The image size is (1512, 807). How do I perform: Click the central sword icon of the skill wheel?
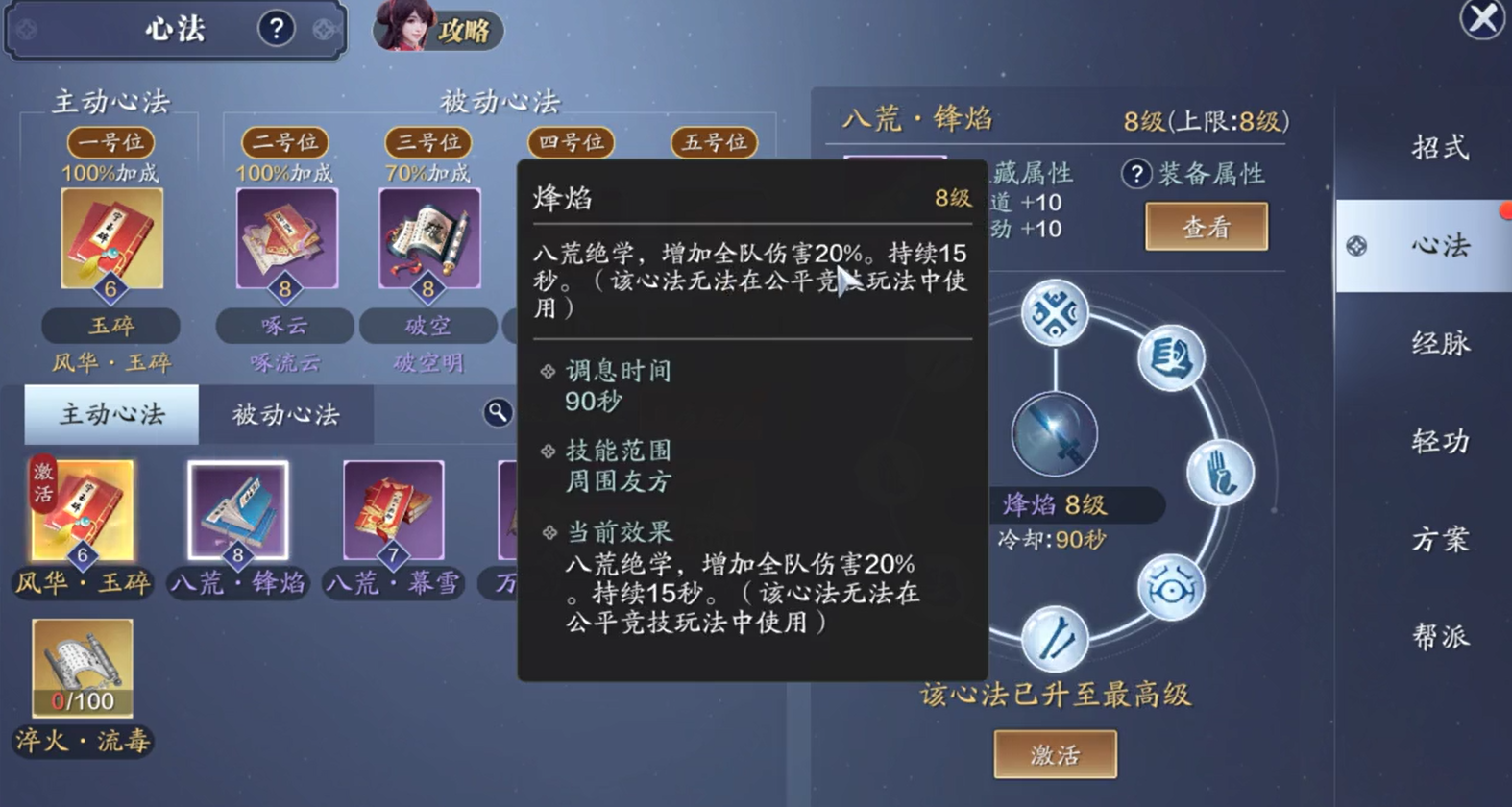pos(1054,432)
